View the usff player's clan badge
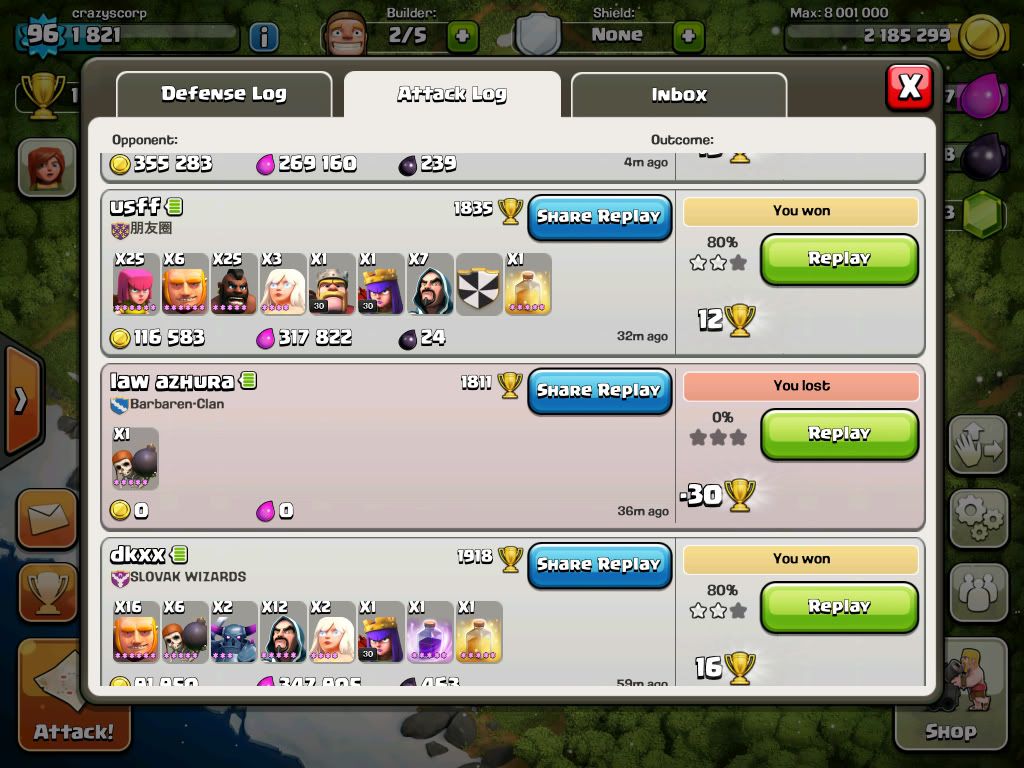The width and height of the screenshot is (1024, 768). tap(121, 229)
